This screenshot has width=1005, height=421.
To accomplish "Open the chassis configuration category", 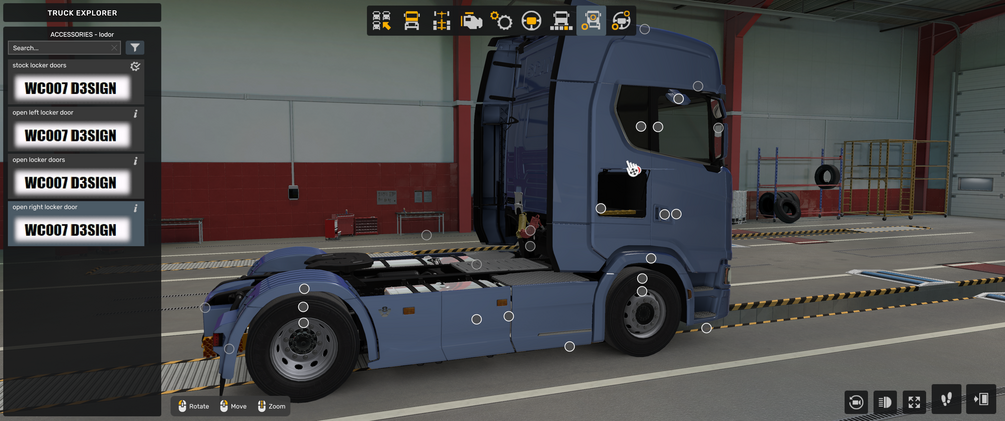I will click(x=441, y=21).
